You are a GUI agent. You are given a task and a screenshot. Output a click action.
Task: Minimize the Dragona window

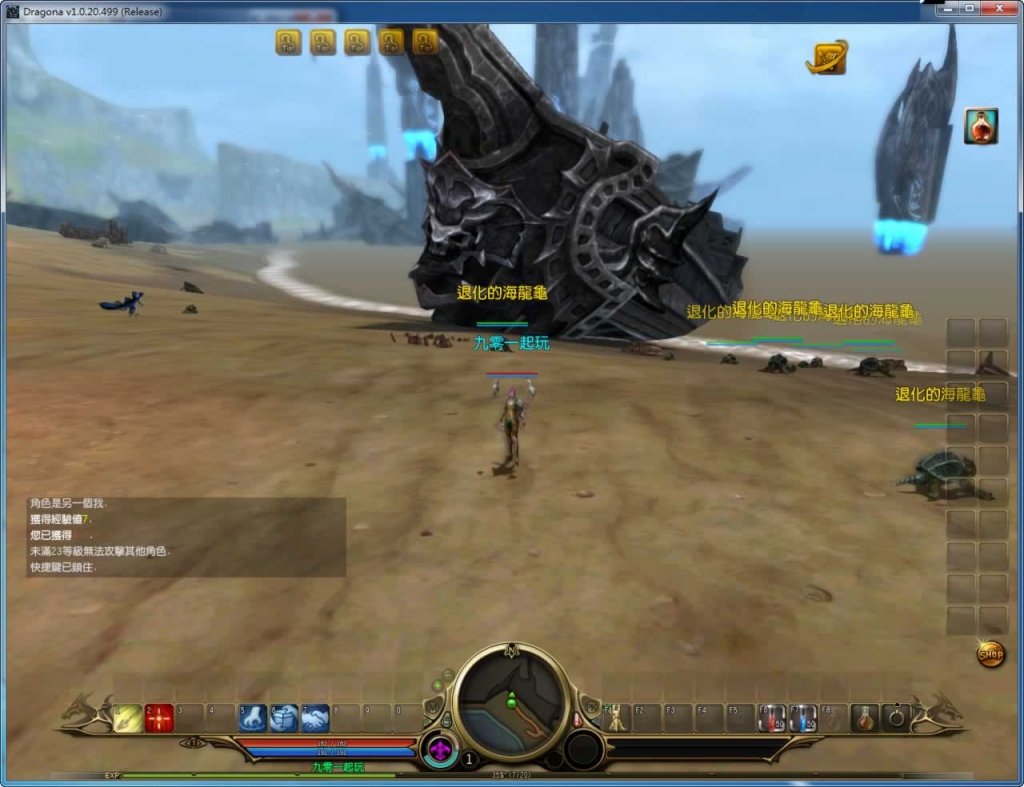pos(945,9)
